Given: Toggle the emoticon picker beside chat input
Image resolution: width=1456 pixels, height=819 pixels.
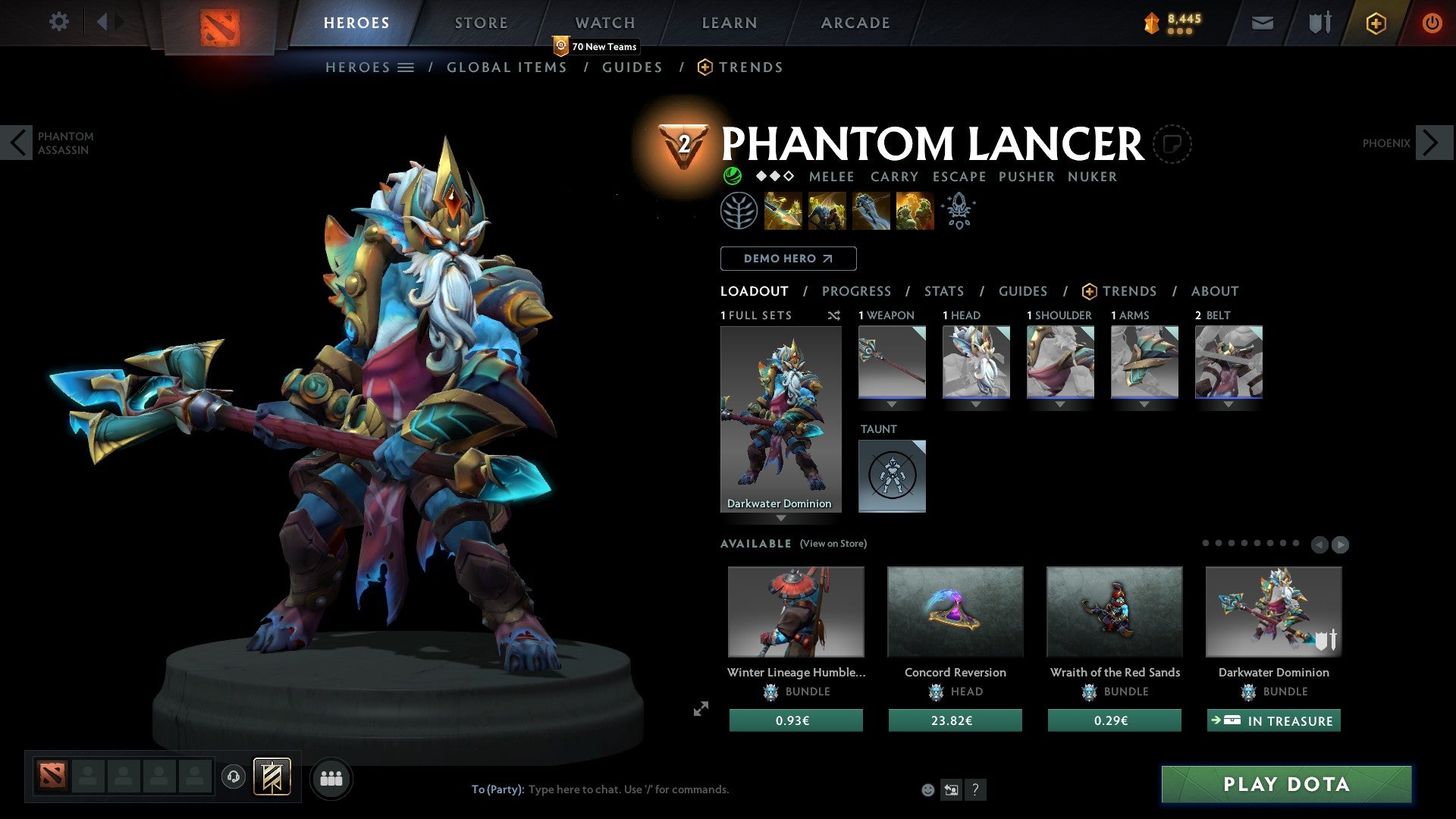Looking at the screenshot, I should pyautogui.click(x=927, y=789).
